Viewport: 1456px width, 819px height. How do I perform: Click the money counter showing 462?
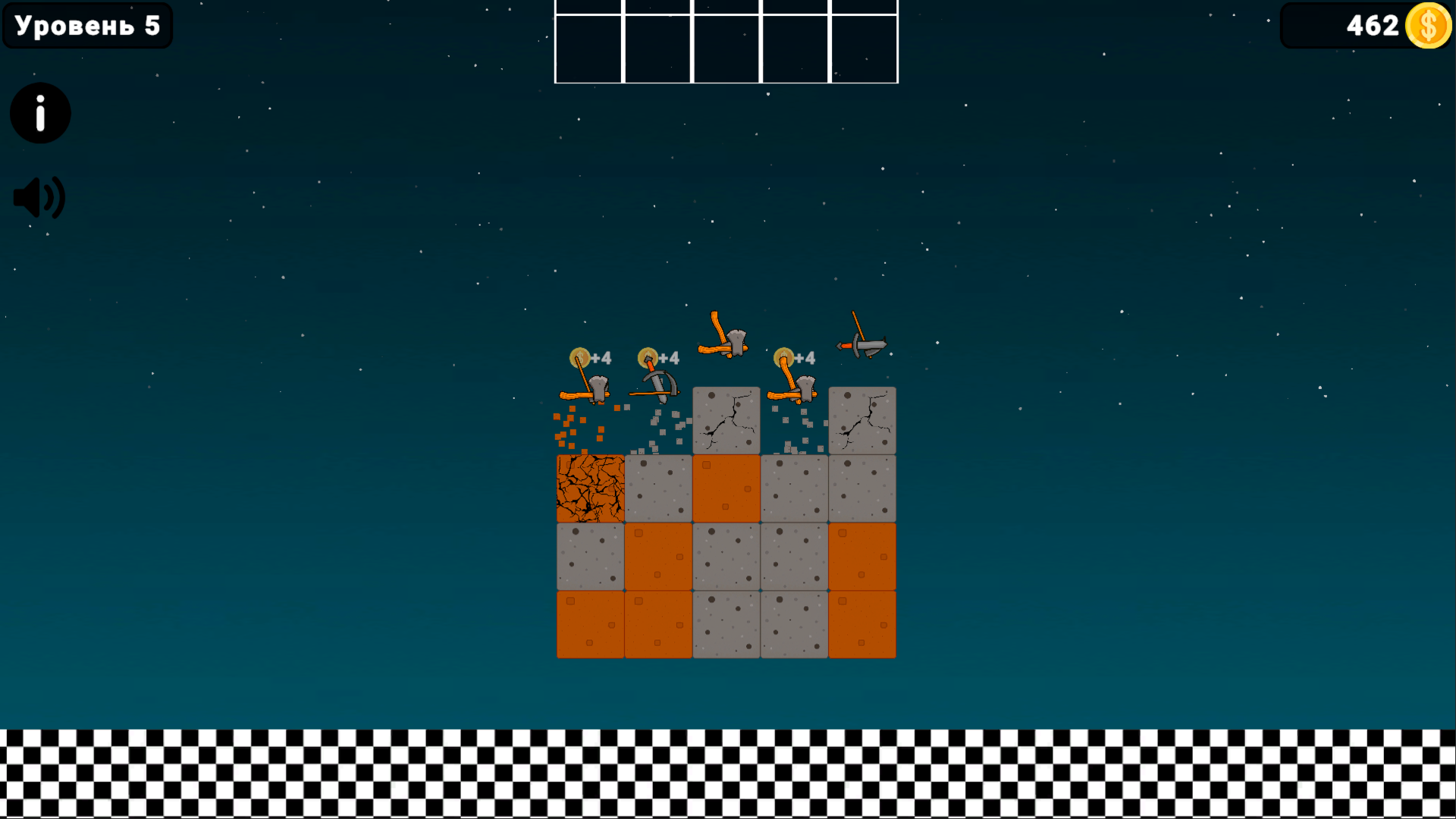1373,26
